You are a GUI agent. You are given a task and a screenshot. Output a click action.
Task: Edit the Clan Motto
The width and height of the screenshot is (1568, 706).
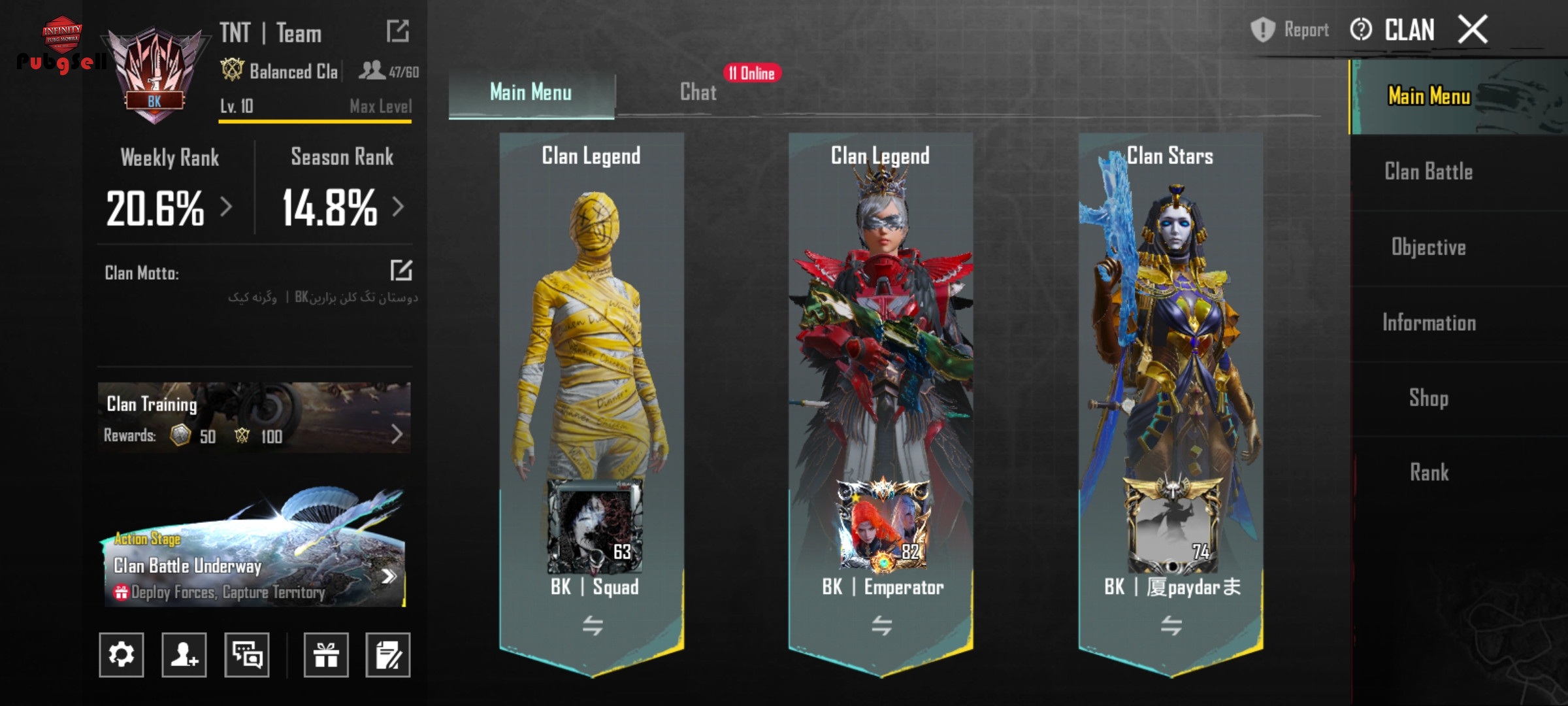(x=400, y=270)
